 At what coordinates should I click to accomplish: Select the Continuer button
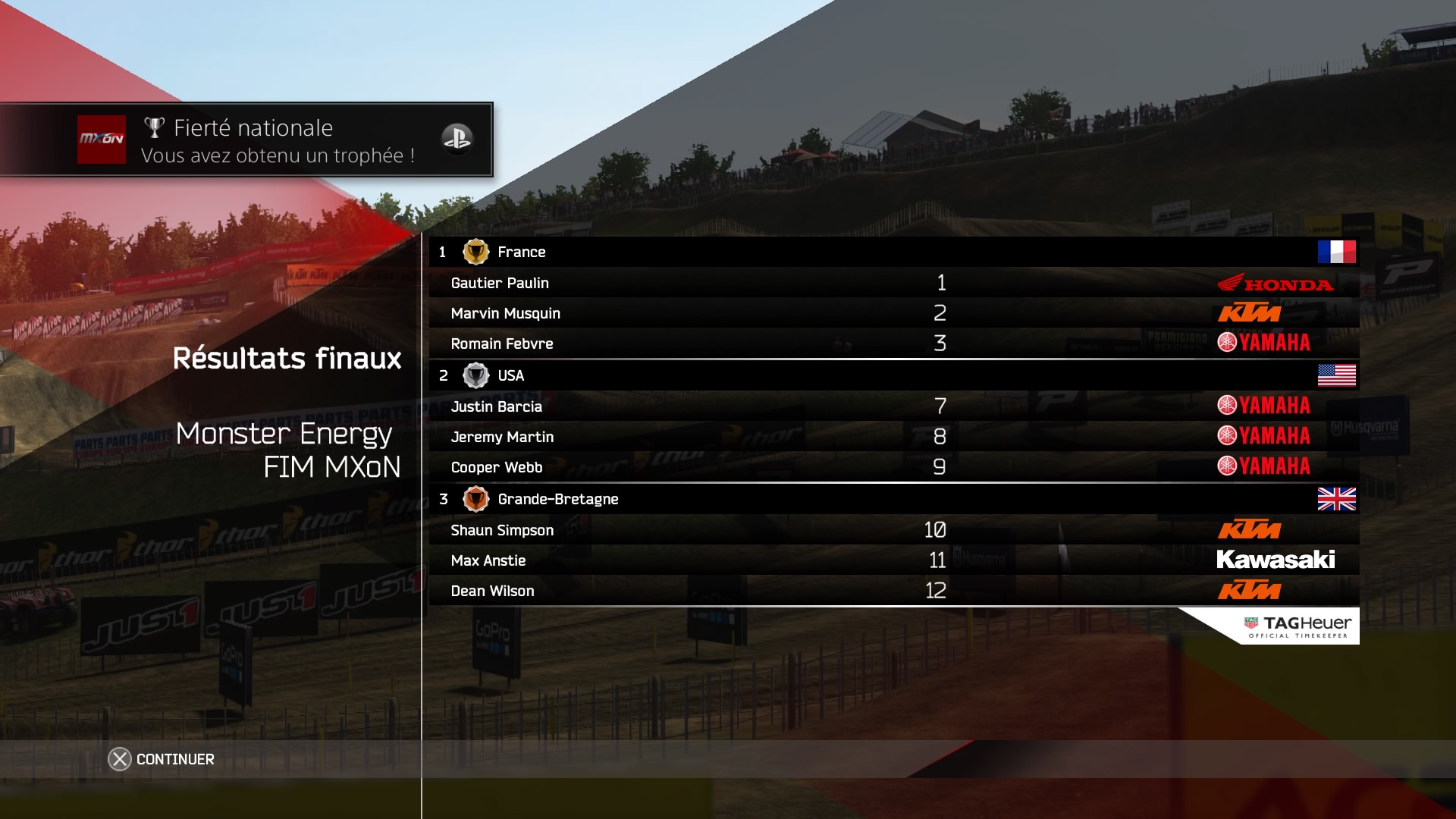coord(162,759)
